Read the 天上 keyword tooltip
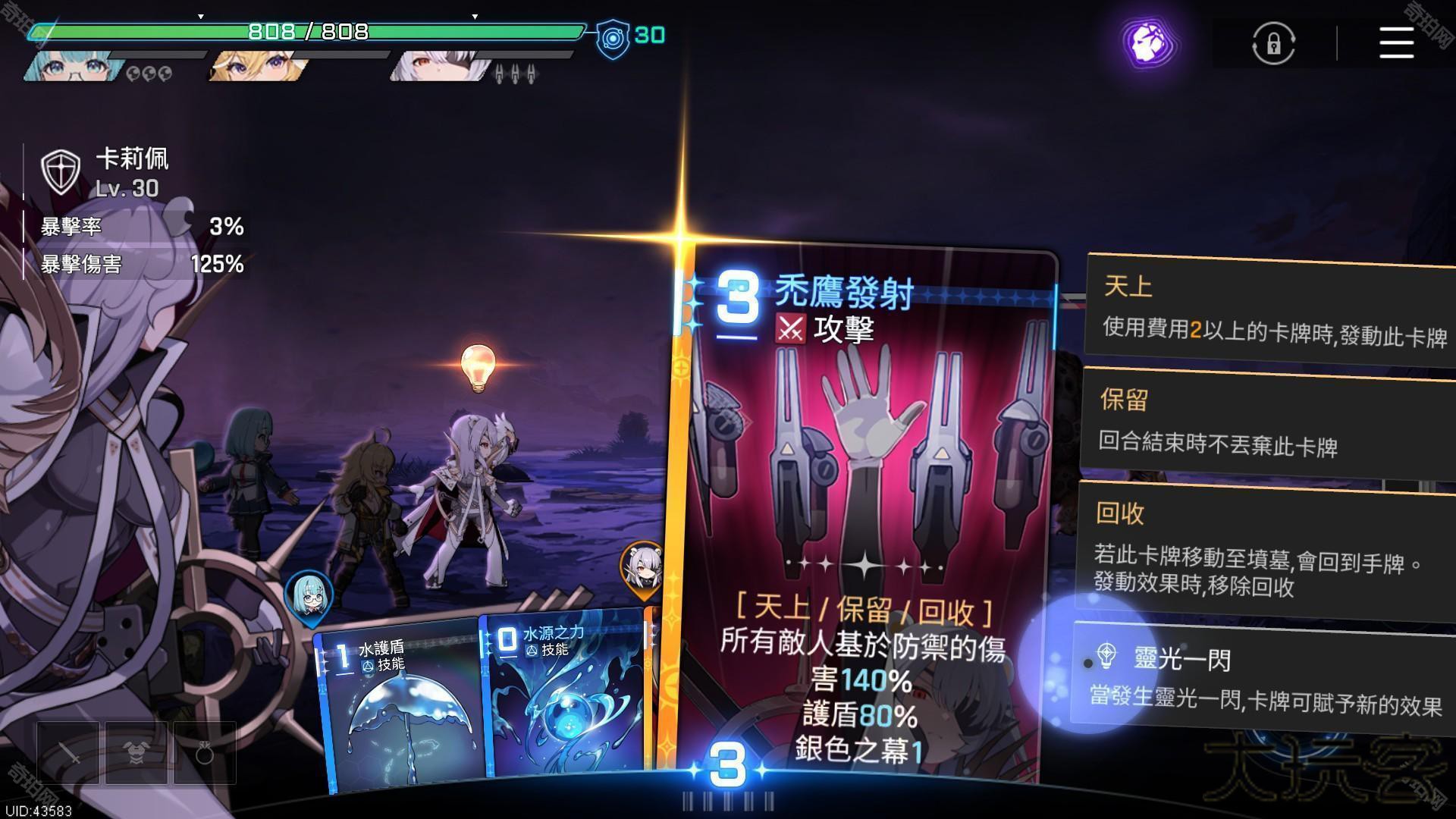This screenshot has height=819, width=1456. pyautogui.click(x=1270, y=309)
